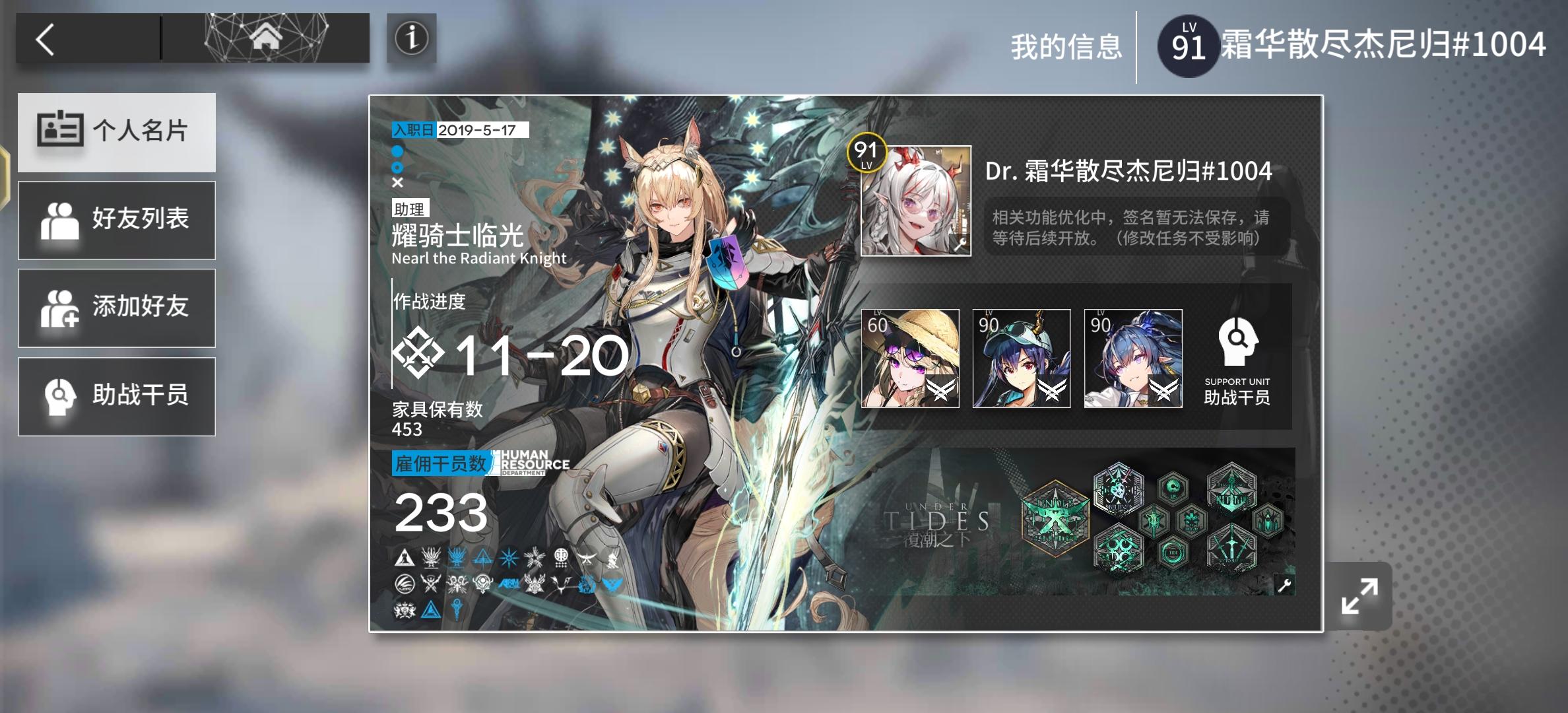1568x713 pixels.
Task: Click the blue status dot under the hire date
Action: [397, 151]
